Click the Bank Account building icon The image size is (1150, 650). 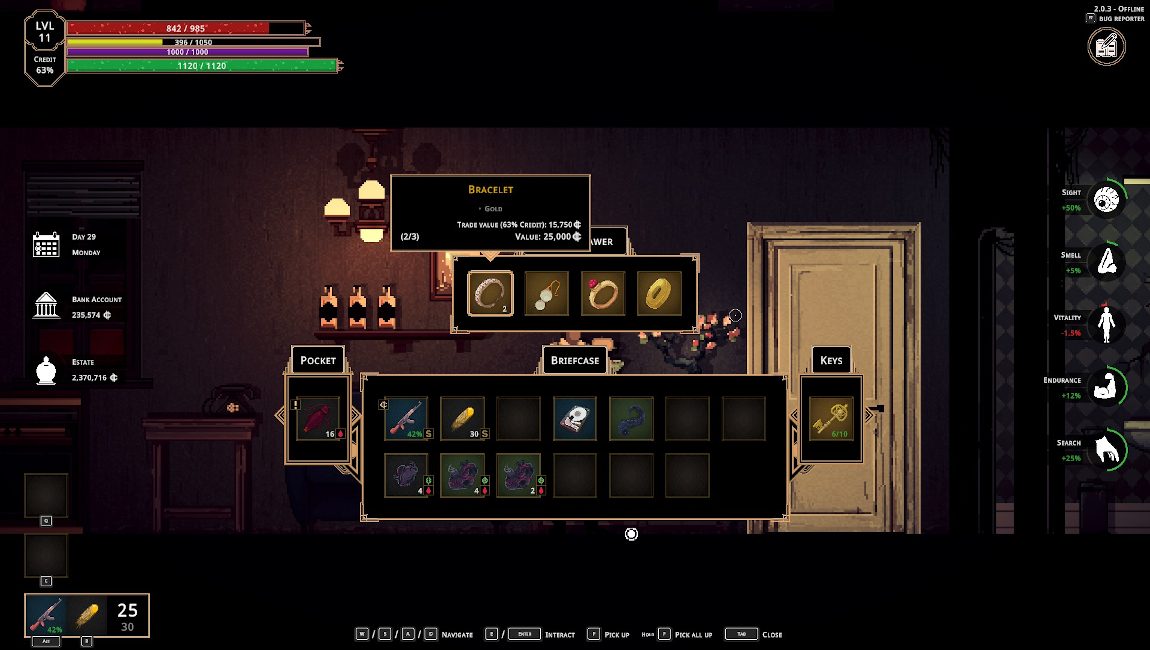[x=47, y=306]
